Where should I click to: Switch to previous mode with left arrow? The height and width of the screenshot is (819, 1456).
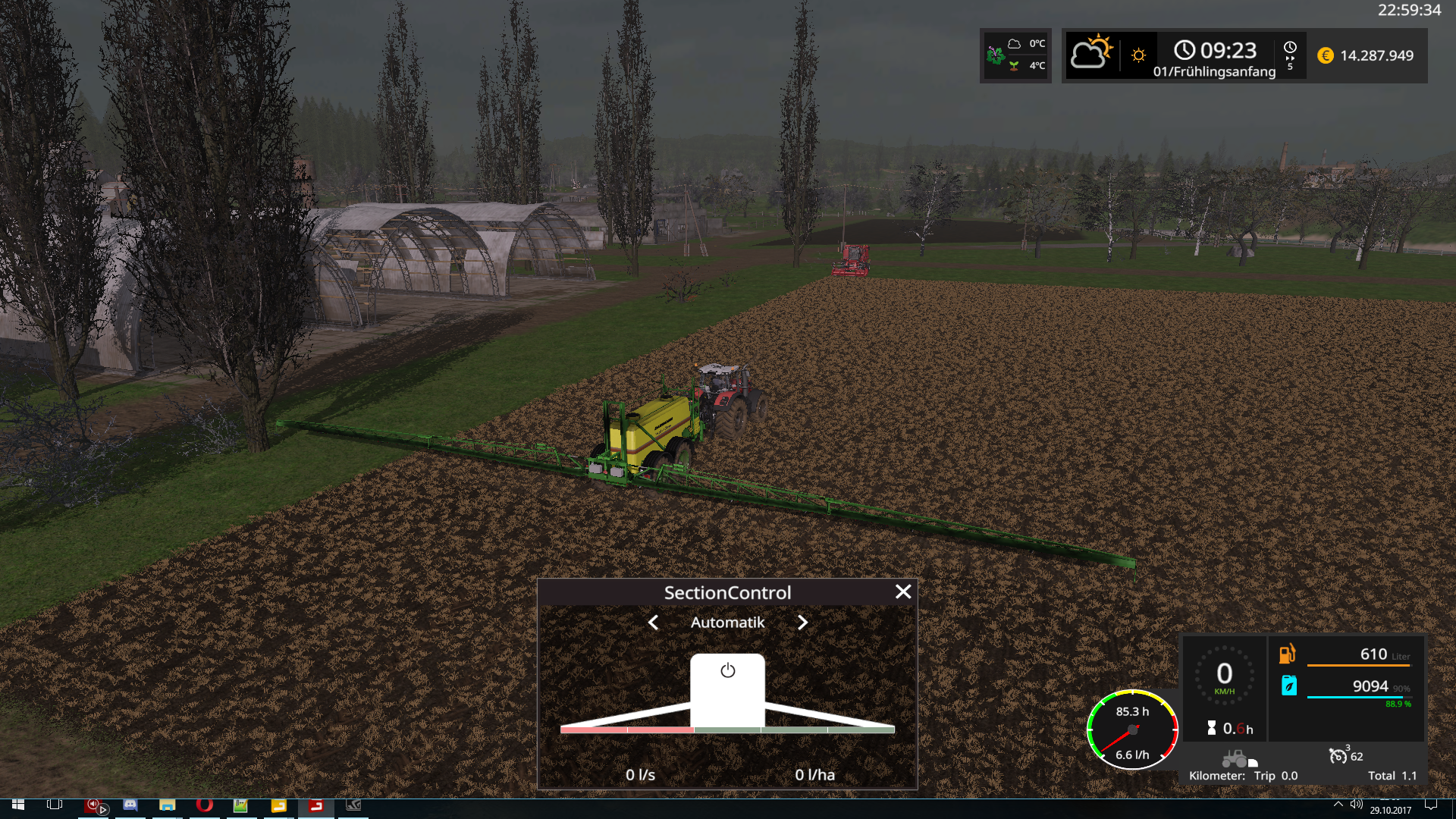click(x=654, y=623)
